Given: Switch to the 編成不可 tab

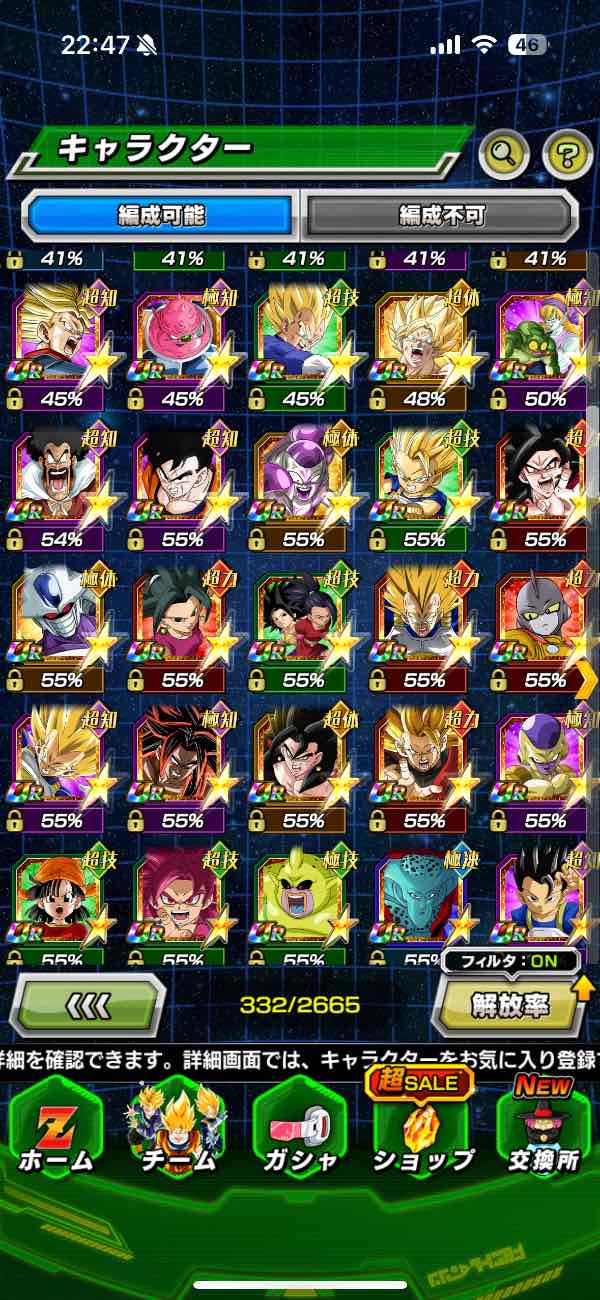Looking at the screenshot, I should (441, 215).
